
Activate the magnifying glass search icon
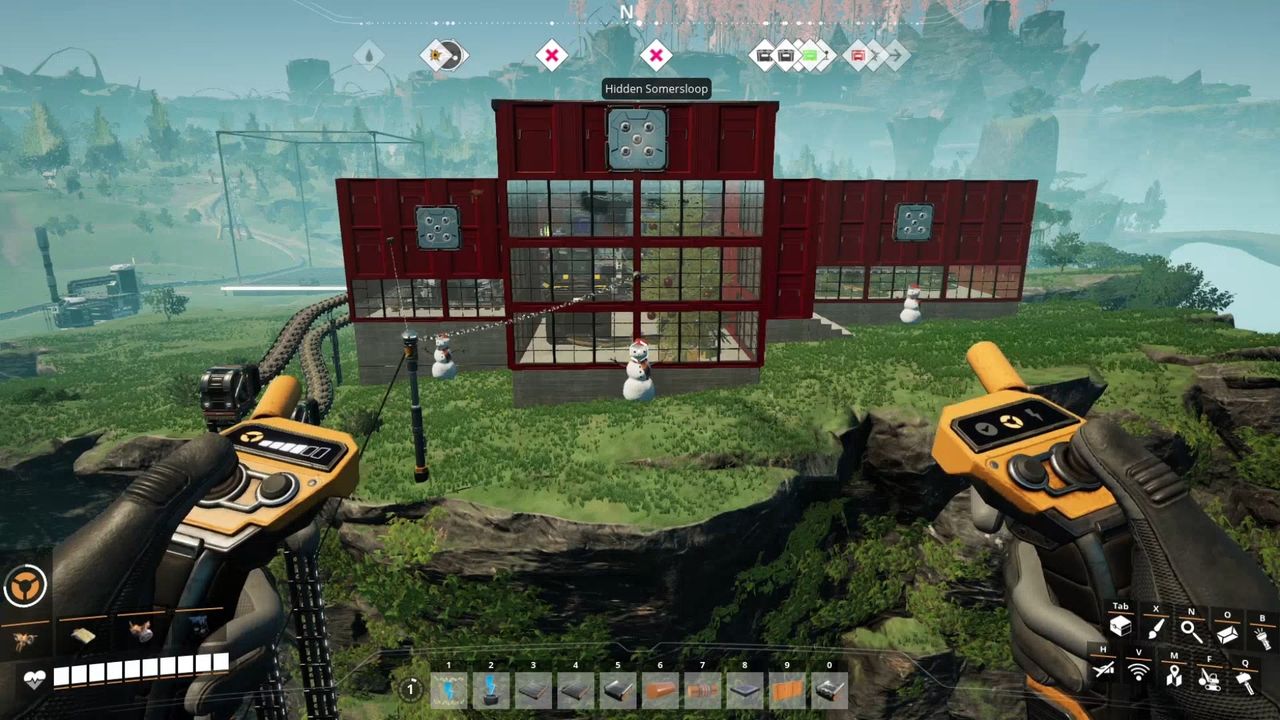pyautogui.click(x=1191, y=630)
